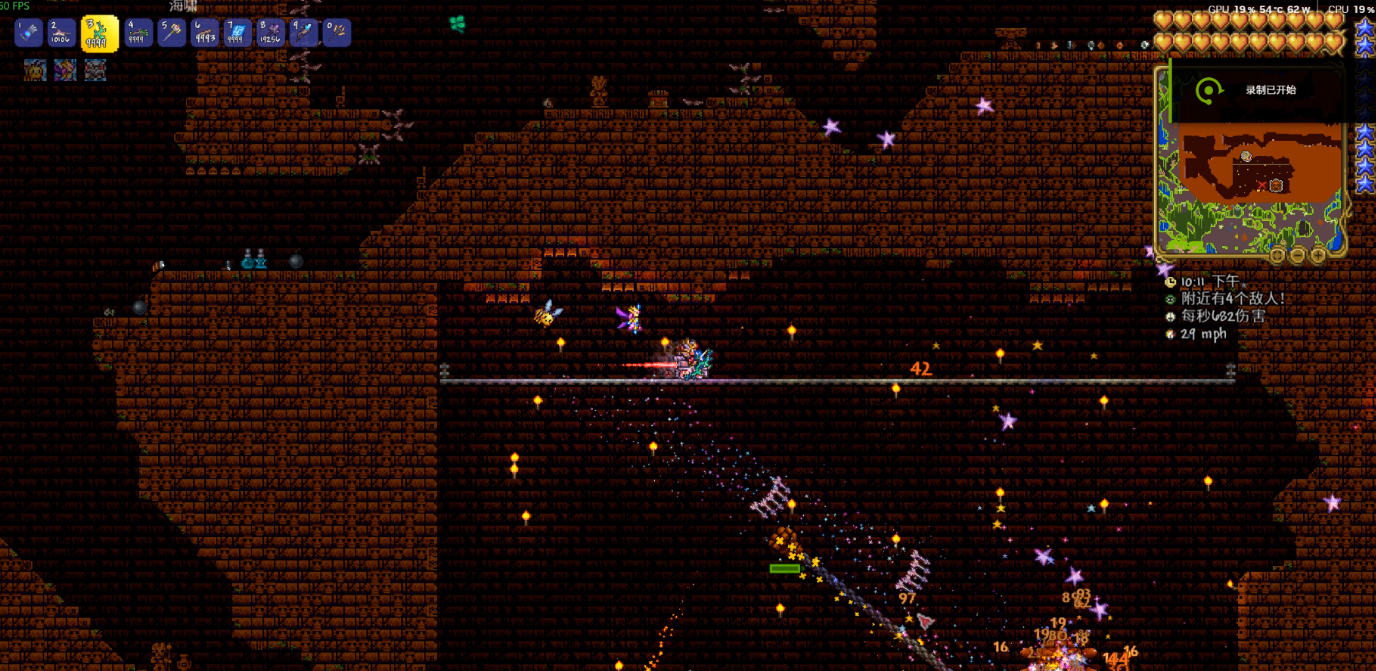Zoom in the minimap with plus button
Image resolution: width=1376 pixels, height=671 pixels.
pos(1318,255)
